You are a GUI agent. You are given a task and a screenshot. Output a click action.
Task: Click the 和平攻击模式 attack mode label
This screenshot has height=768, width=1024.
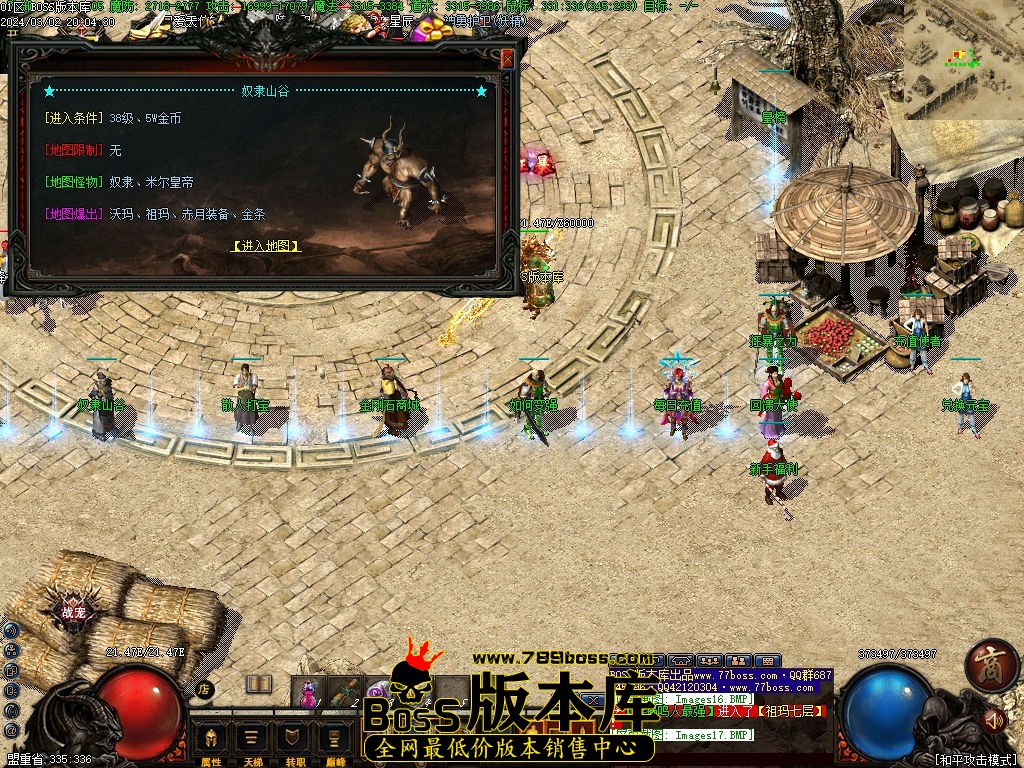[x=974, y=759]
